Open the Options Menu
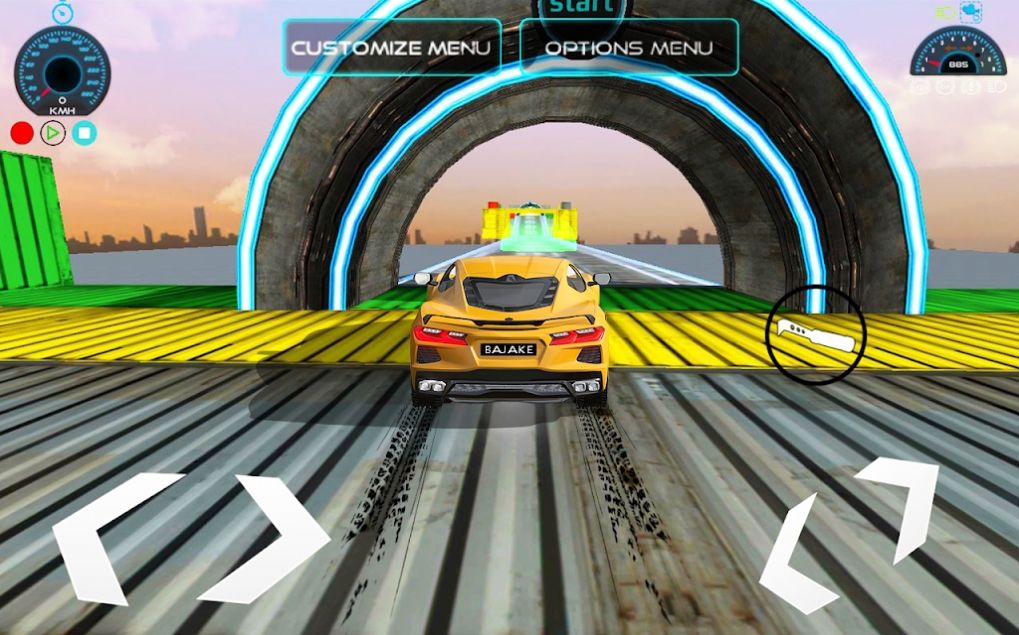The height and width of the screenshot is (635, 1019). pos(629,47)
